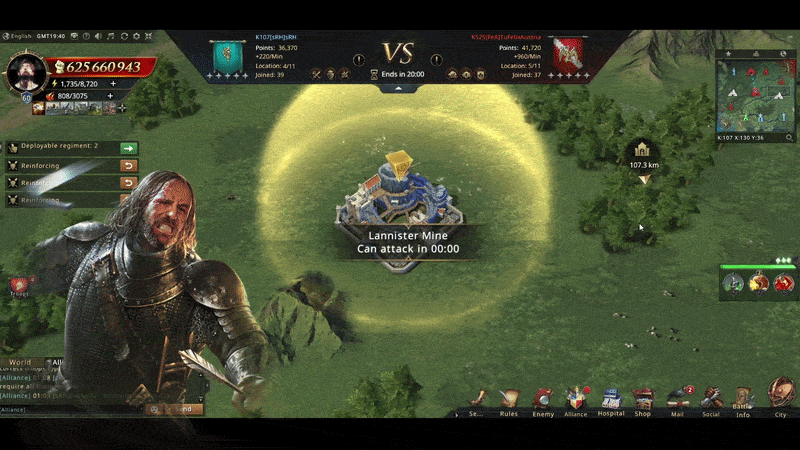Image resolution: width=800 pixels, height=450 pixels.
Task: Open the Hospital
Action: (x=611, y=398)
